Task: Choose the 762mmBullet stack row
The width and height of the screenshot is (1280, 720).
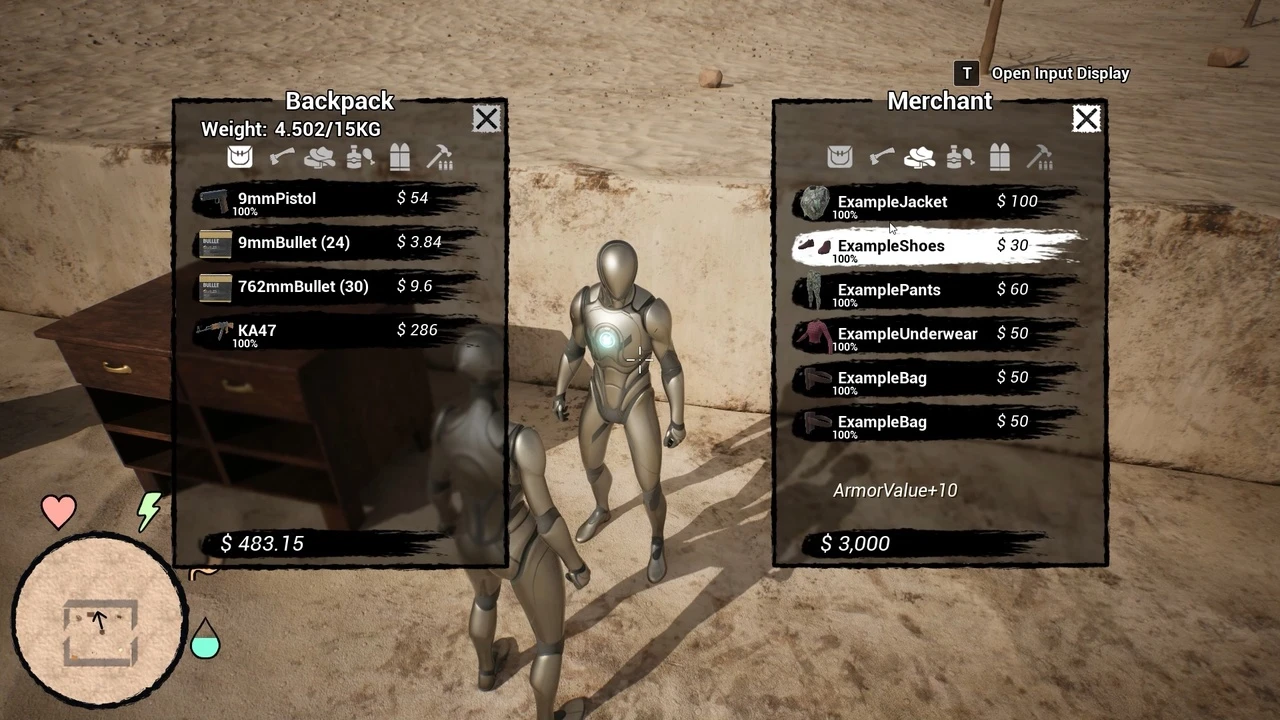Action: [x=330, y=287]
